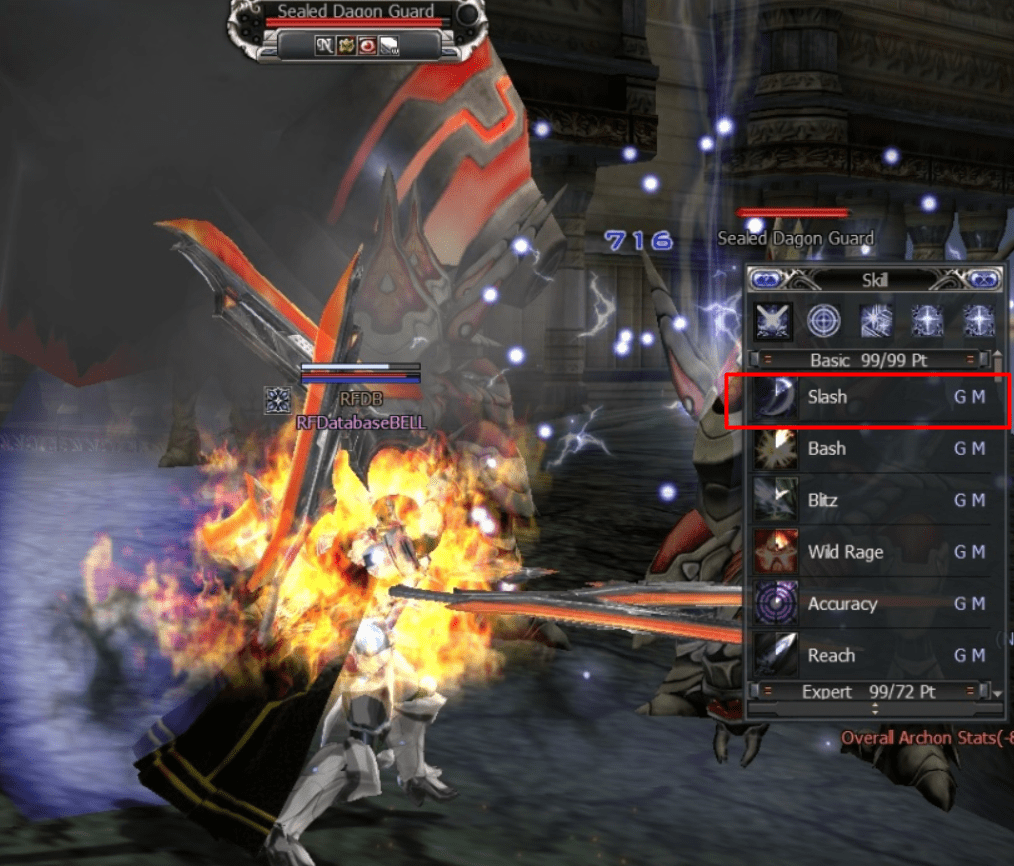Click the skill window's top-right blue button
This screenshot has width=1014, height=866.
tap(983, 281)
